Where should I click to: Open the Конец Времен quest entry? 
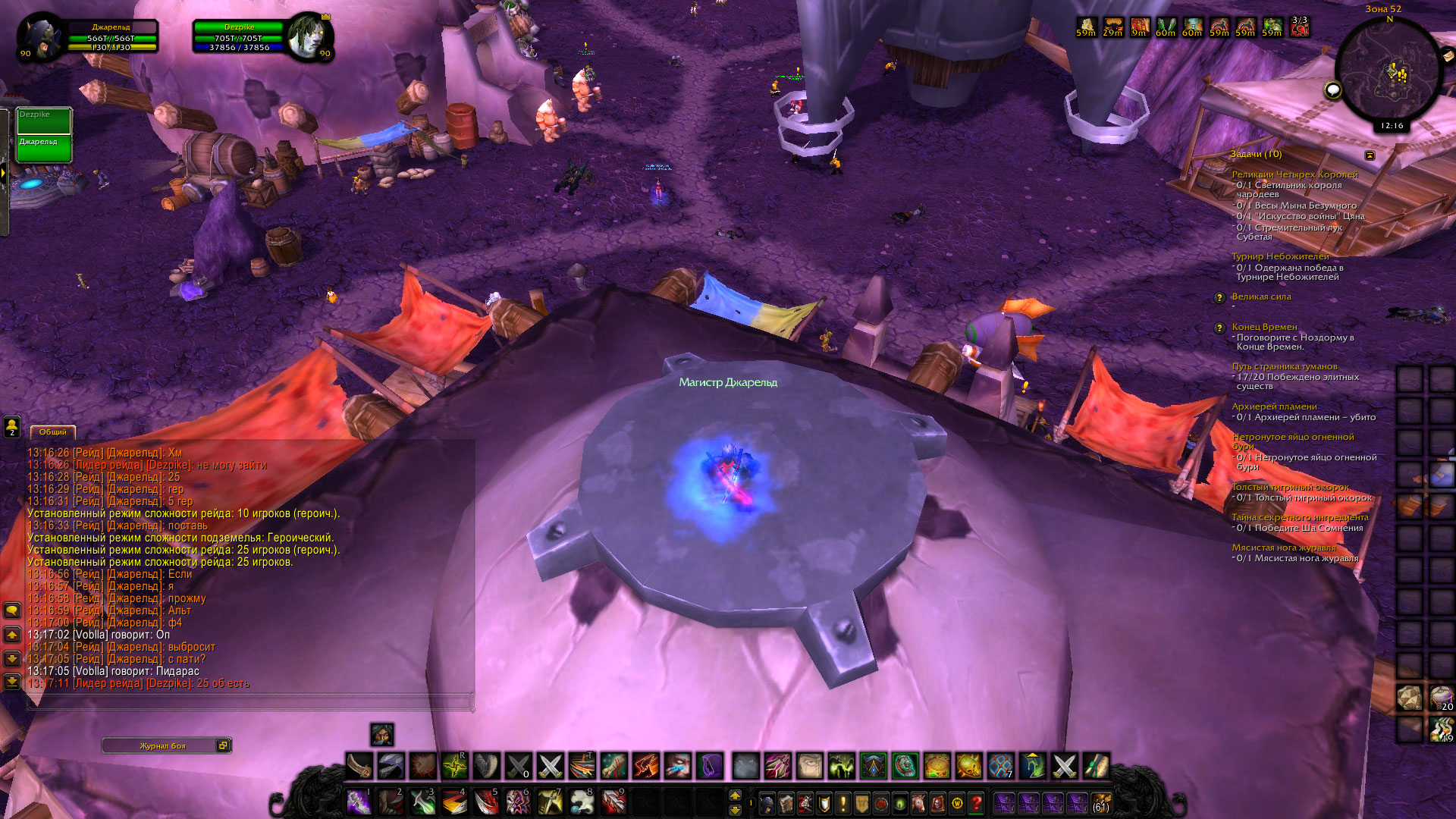(x=1264, y=327)
